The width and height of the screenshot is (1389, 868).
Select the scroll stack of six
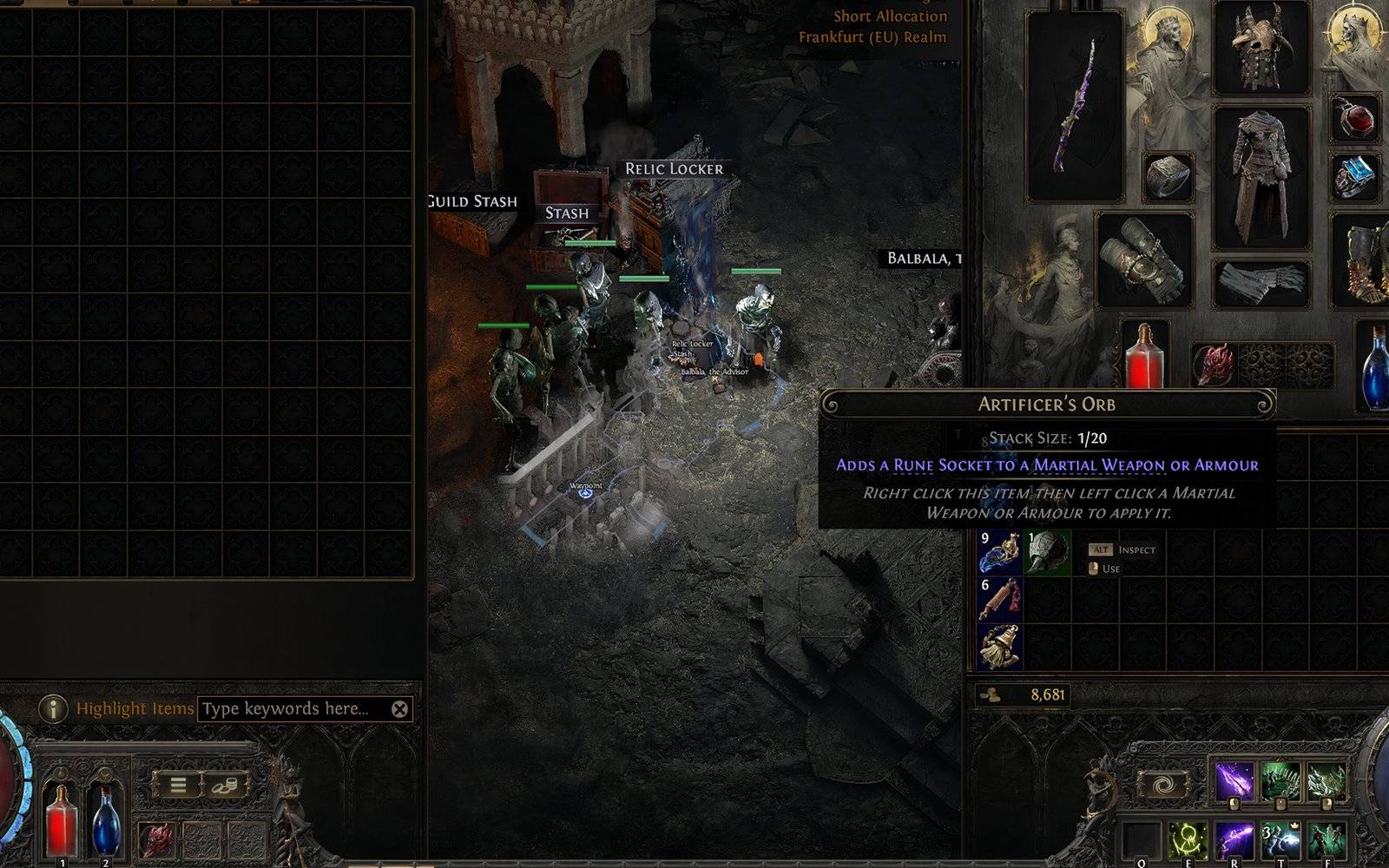coord(1000,600)
